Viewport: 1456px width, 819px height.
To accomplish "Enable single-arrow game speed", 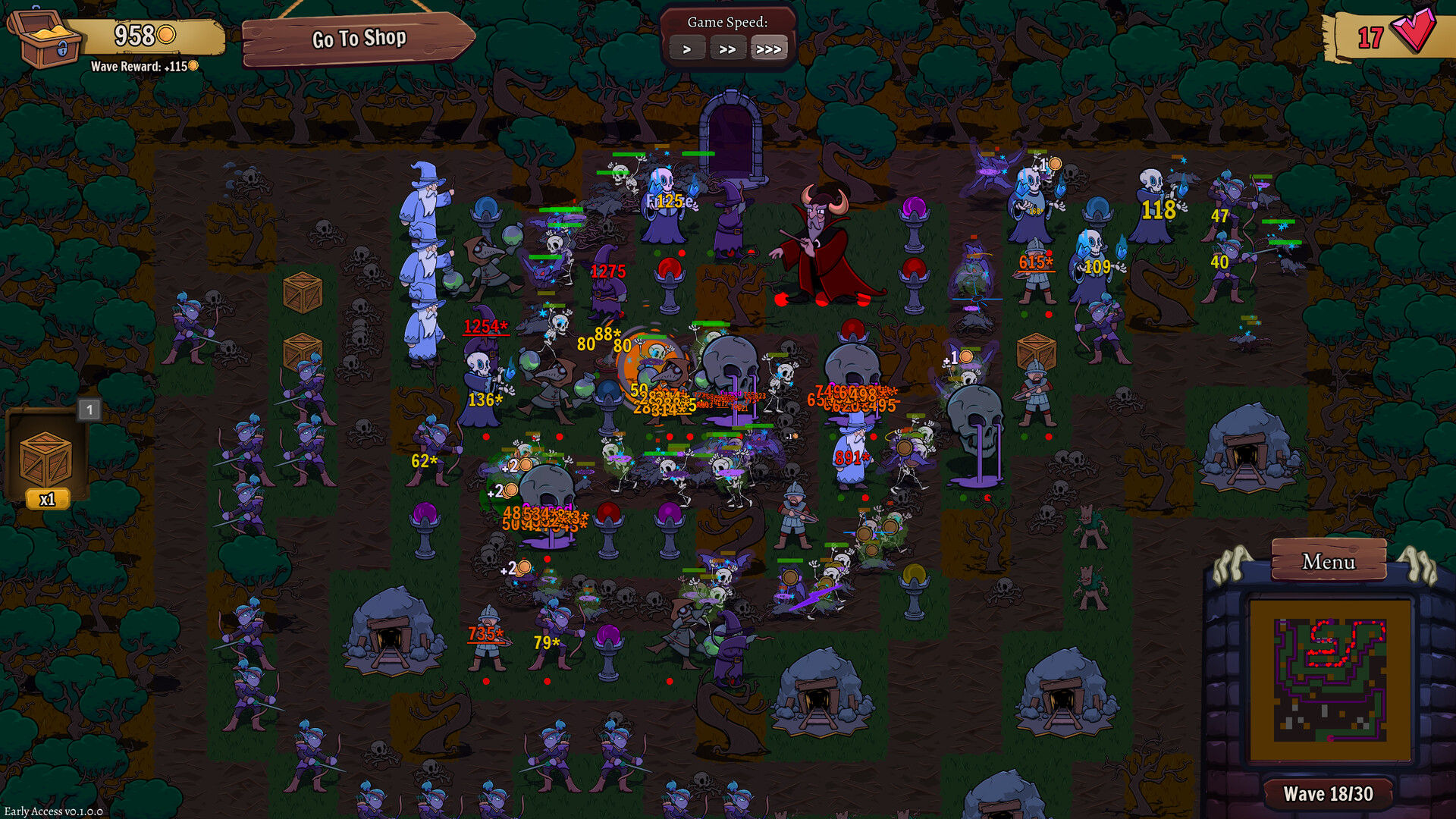I will [x=687, y=48].
